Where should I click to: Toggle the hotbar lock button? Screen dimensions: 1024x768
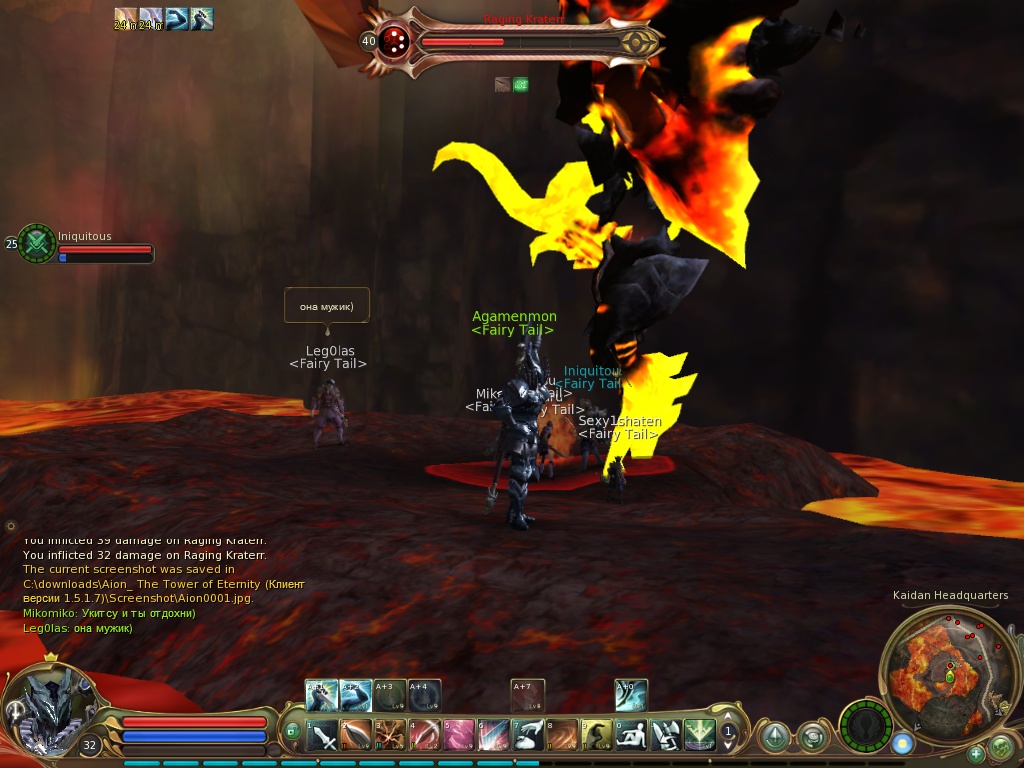coord(292,732)
